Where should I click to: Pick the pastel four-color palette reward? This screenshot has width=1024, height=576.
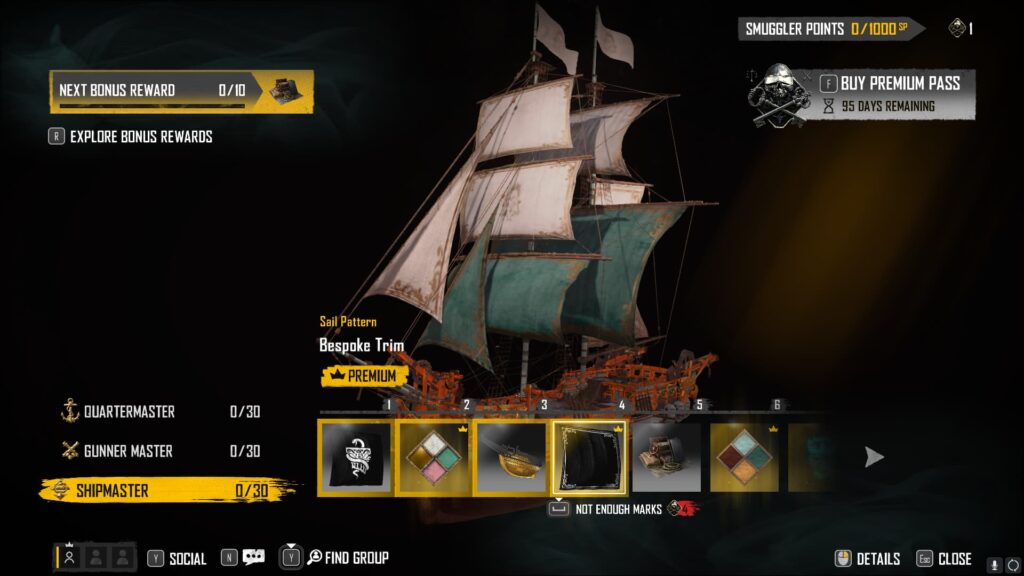pos(434,457)
